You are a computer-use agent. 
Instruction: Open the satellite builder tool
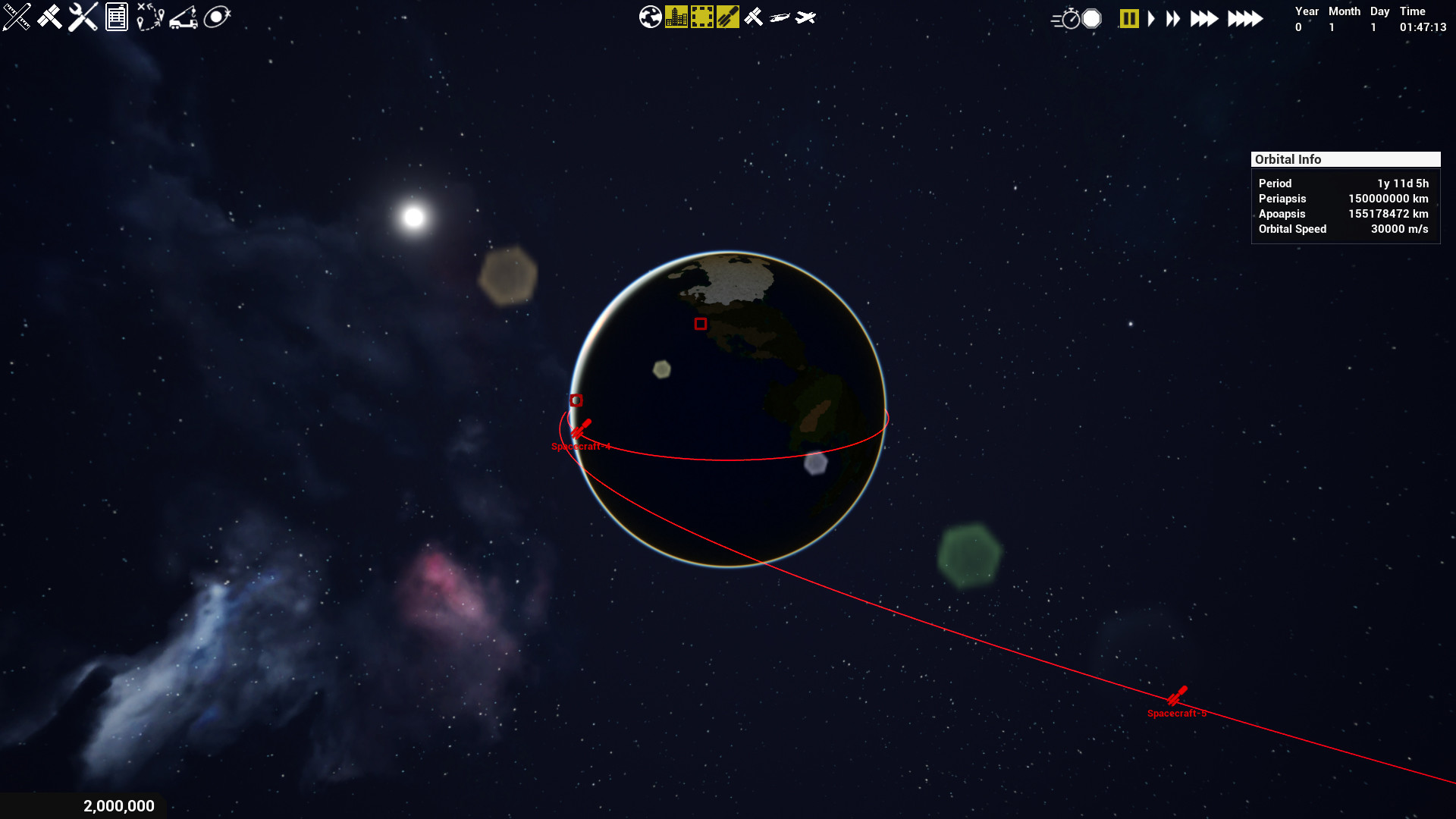pyautogui.click(x=50, y=17)
